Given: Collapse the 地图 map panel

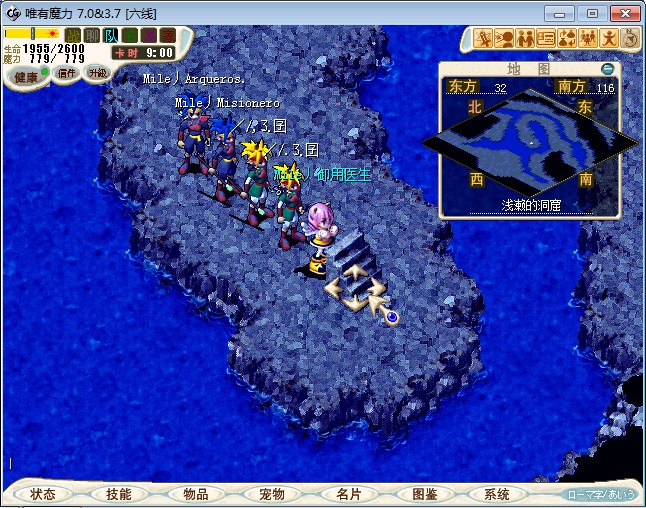Looking at the screenshot, I should pos(608,69).
